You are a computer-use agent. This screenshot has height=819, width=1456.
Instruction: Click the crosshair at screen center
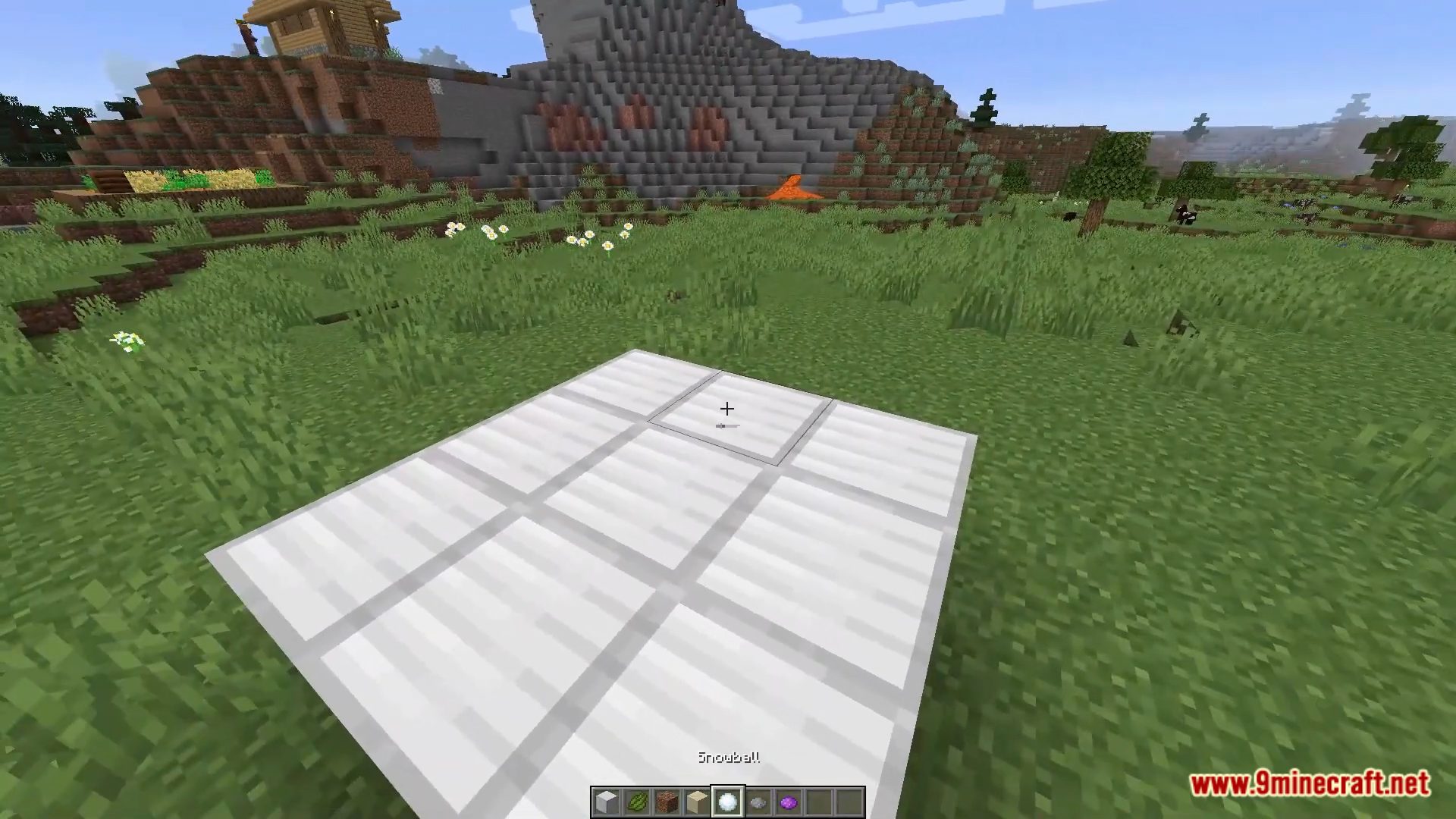726,409
